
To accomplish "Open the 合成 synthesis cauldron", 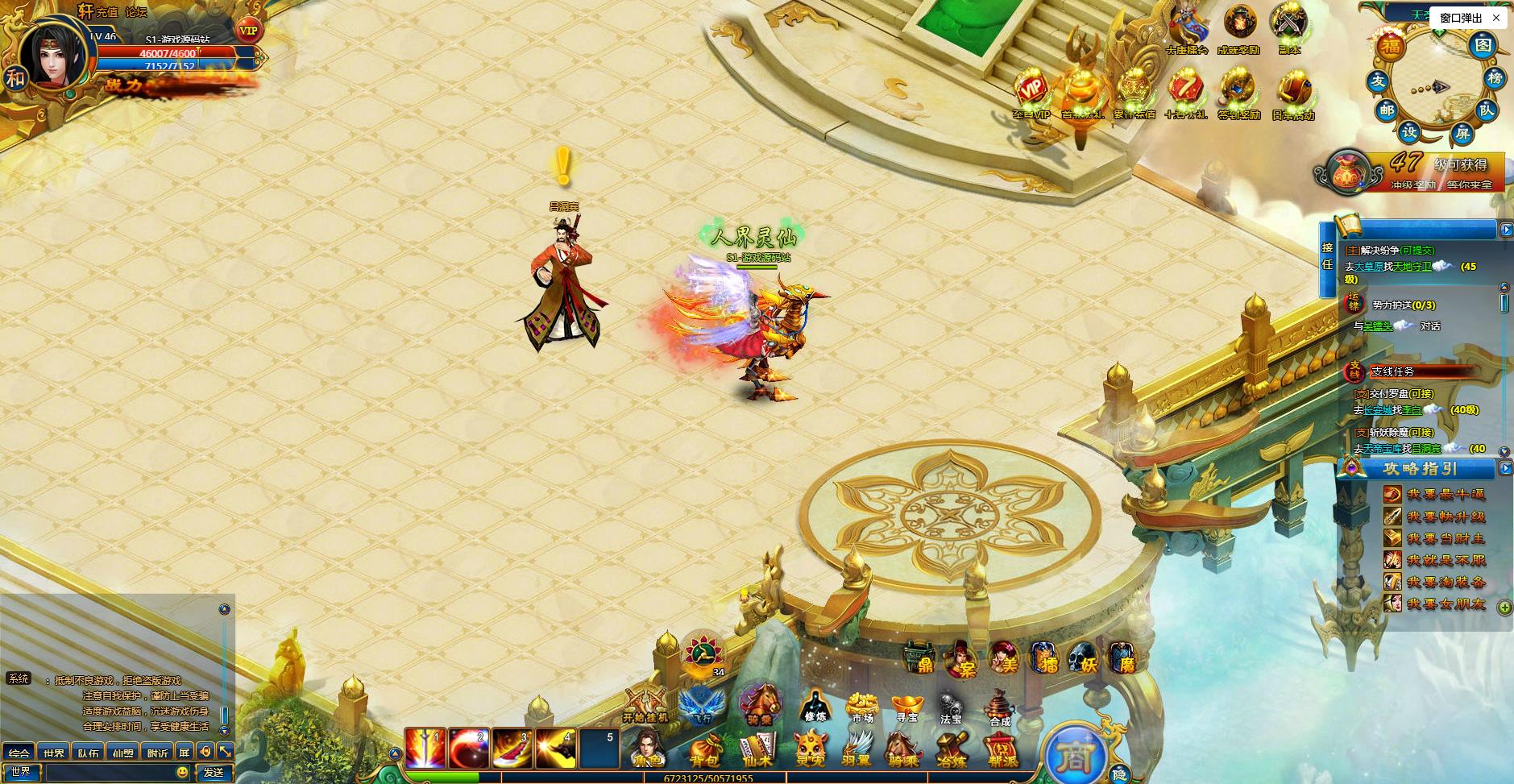I will (x=999, y=707).
